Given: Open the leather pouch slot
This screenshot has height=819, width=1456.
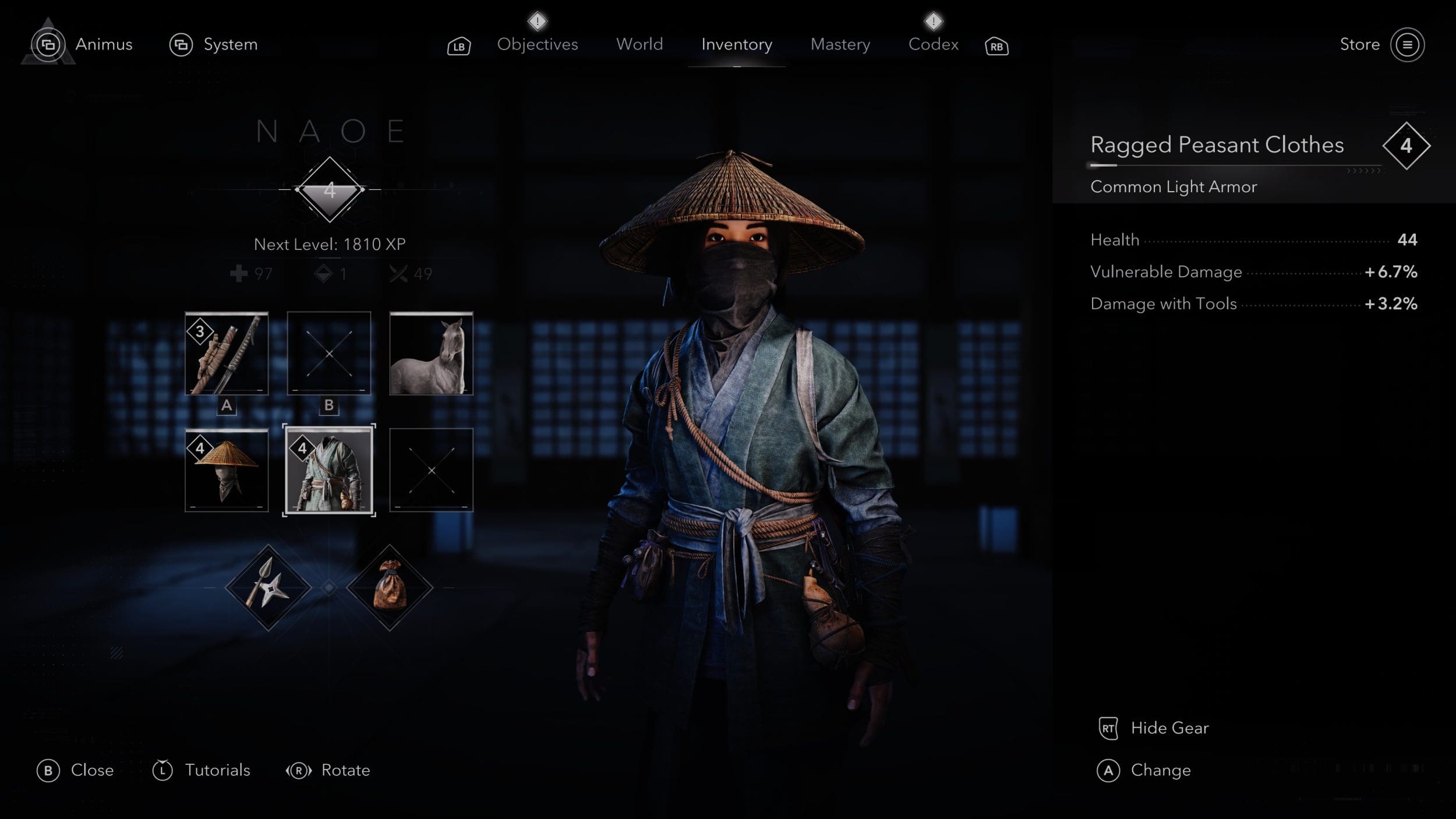Looking at the screenshot, I should click(x=390, y=588).
